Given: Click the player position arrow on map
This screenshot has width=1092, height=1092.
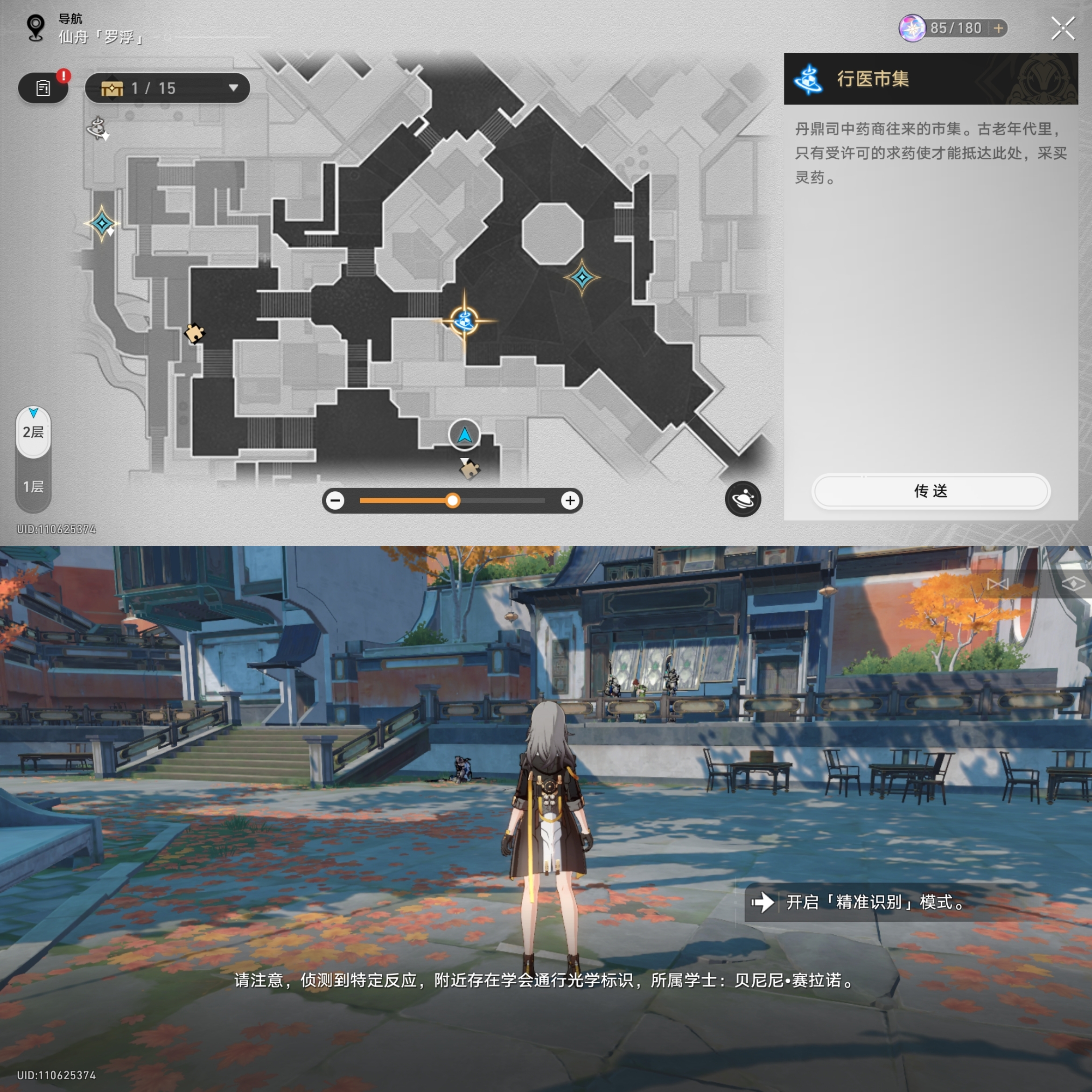Looking at the screenshot, I should click(465, 434).
